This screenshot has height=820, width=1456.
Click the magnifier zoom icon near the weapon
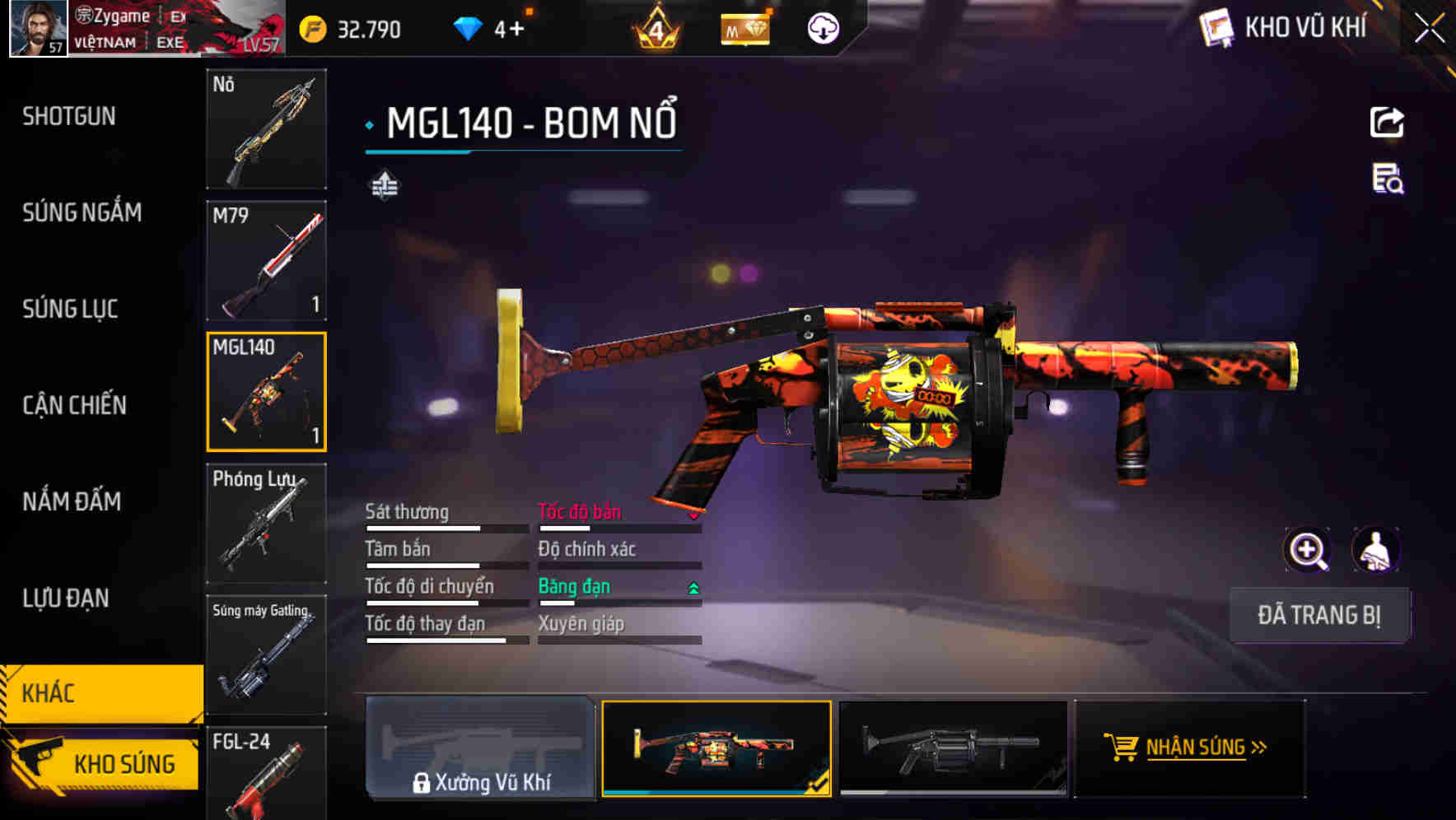[x=1307, y=550]
